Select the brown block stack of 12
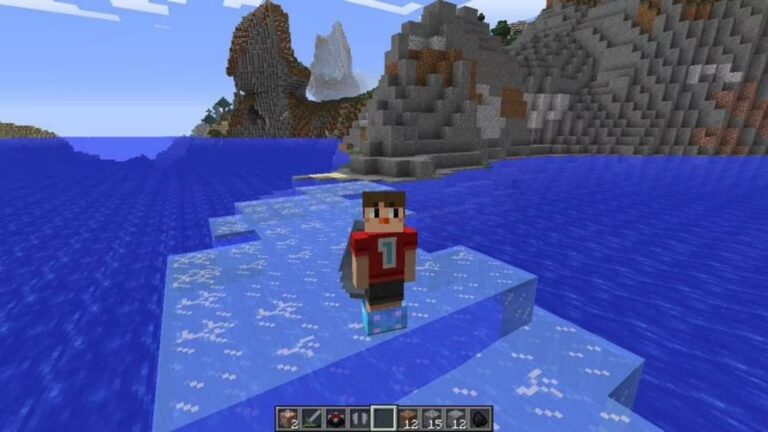The image size is (768, 432). click(x=408, y=418)
